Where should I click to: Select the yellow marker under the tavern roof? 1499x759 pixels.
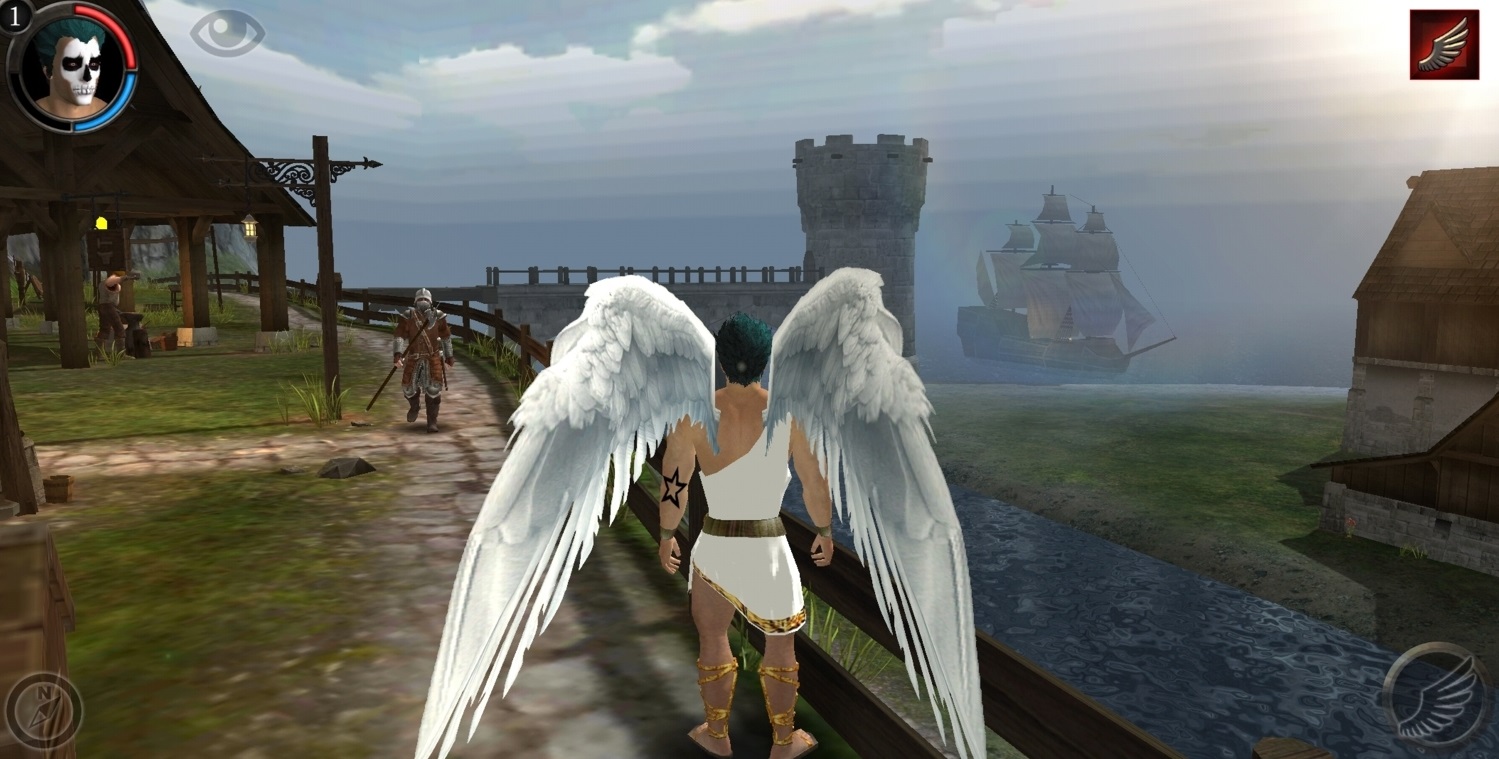(100, 221)
